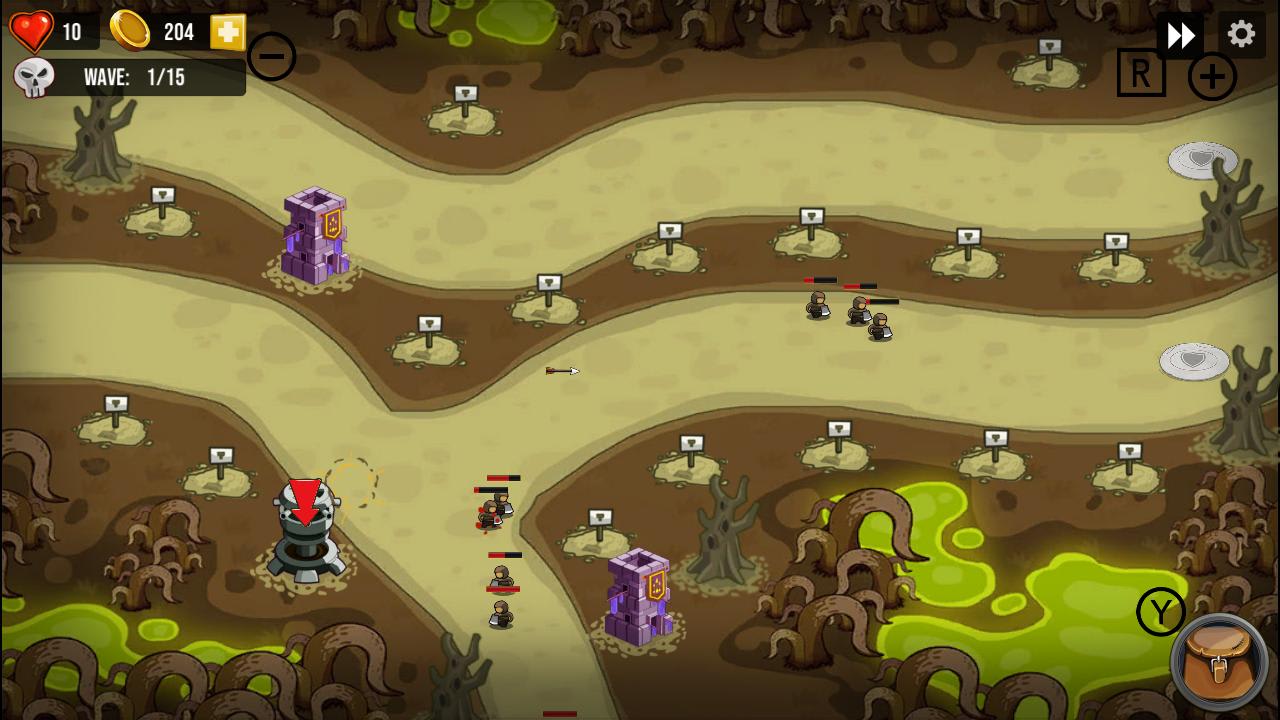
Task: Zoom out using the minus magnifier control
Action: click(x=271, y=56)
